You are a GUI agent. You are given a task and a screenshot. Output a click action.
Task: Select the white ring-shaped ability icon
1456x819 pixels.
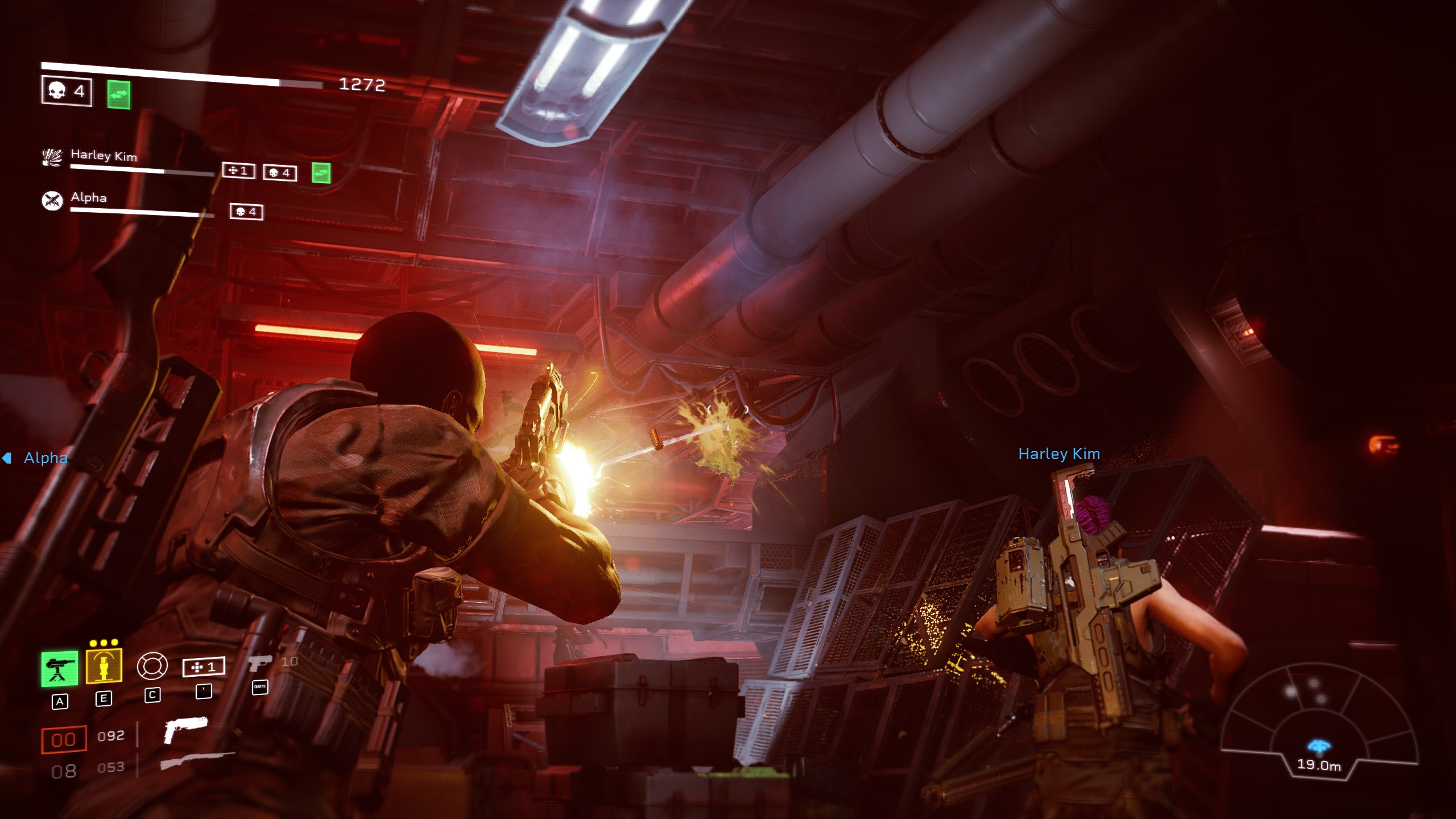152,666
